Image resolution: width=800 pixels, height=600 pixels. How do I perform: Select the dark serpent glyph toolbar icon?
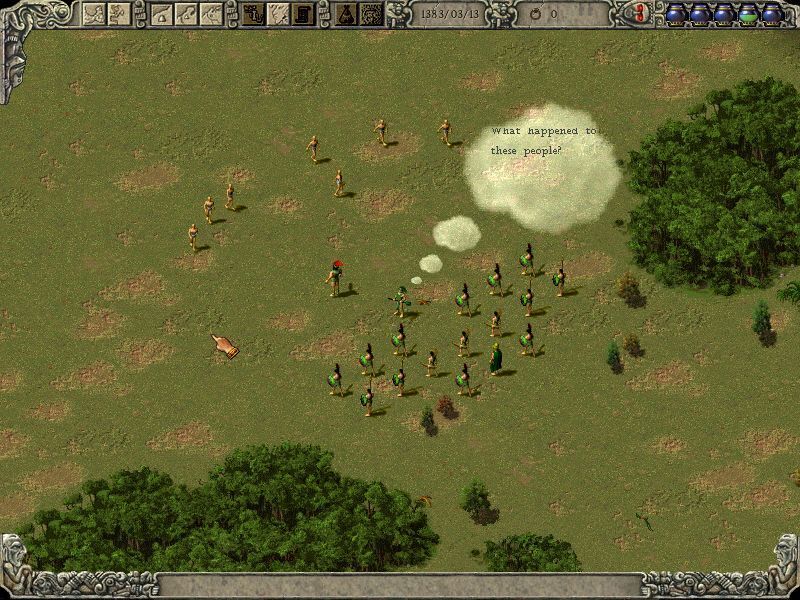(255, 14)
